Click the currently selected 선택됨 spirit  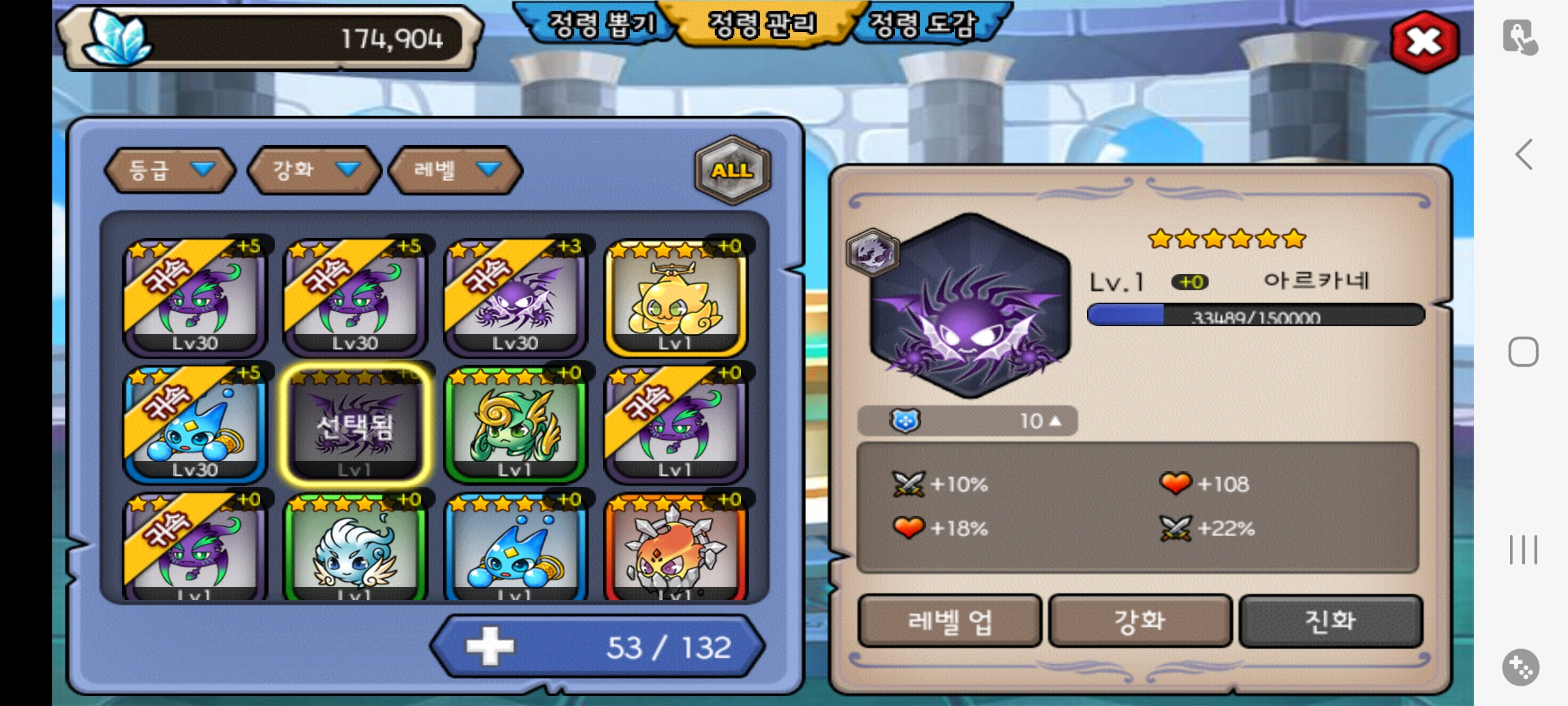355,425
